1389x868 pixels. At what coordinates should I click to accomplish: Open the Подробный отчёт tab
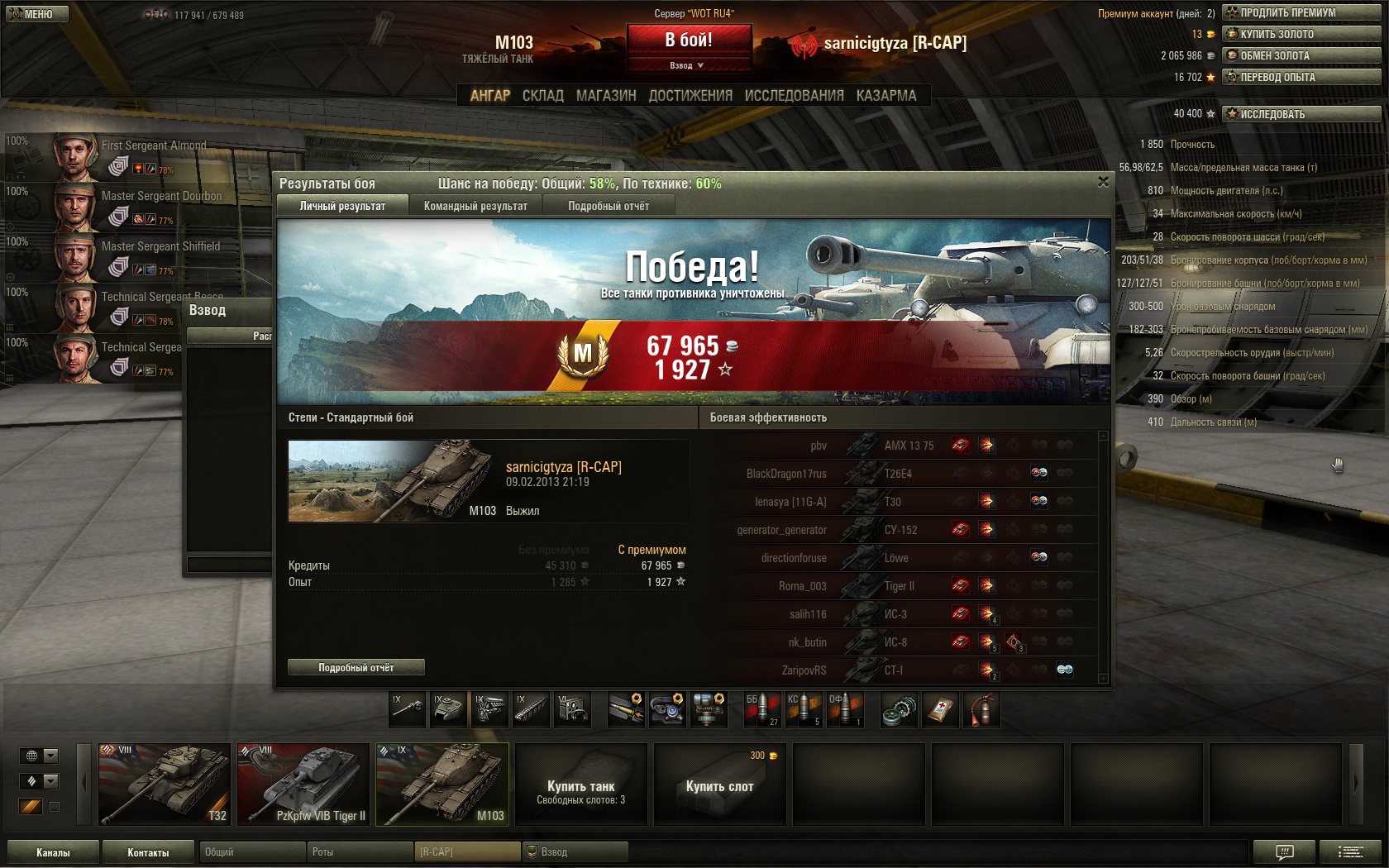pos(609,206)
